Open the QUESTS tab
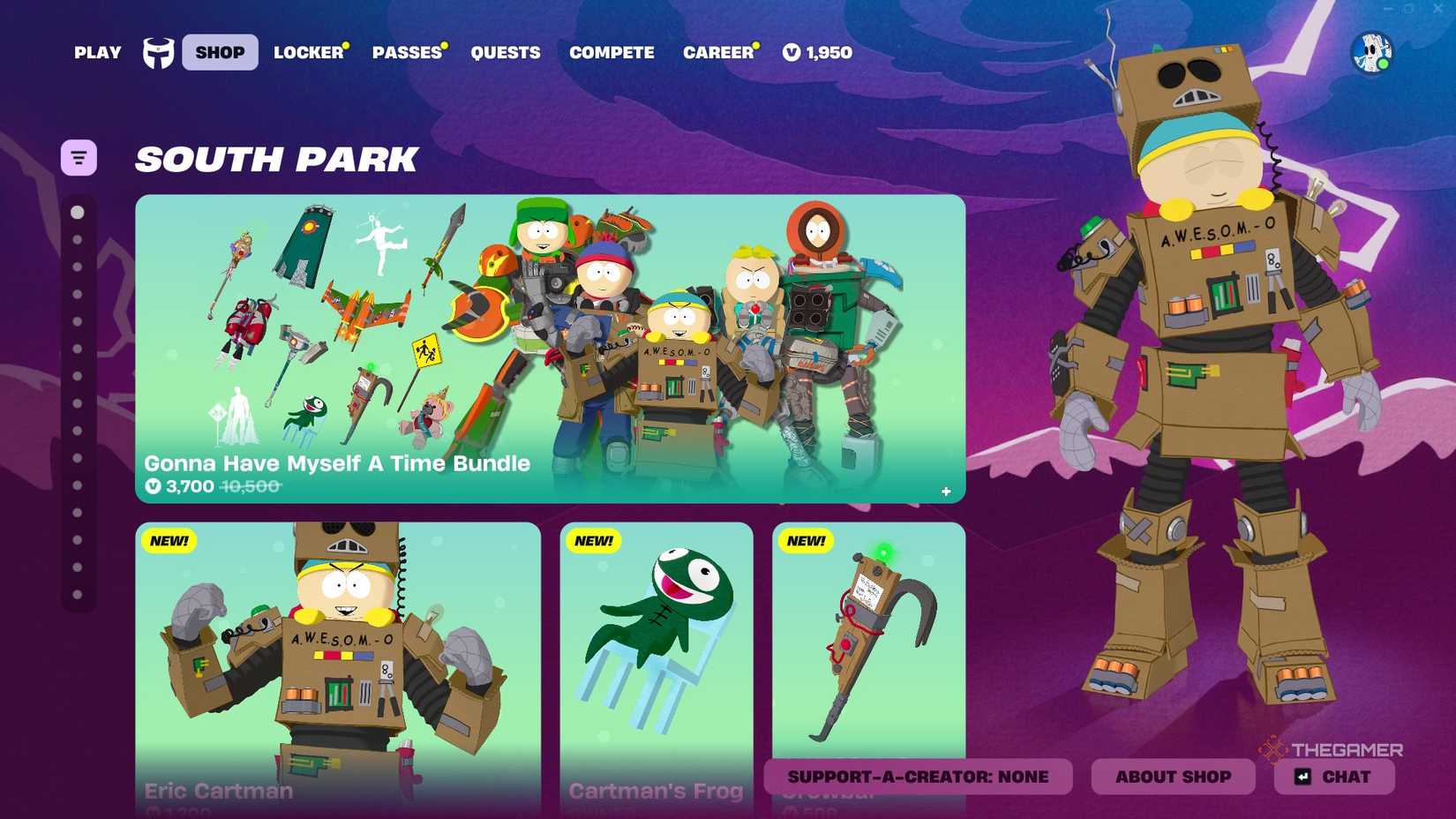1456x819 pixels. (x=505, y=52)
